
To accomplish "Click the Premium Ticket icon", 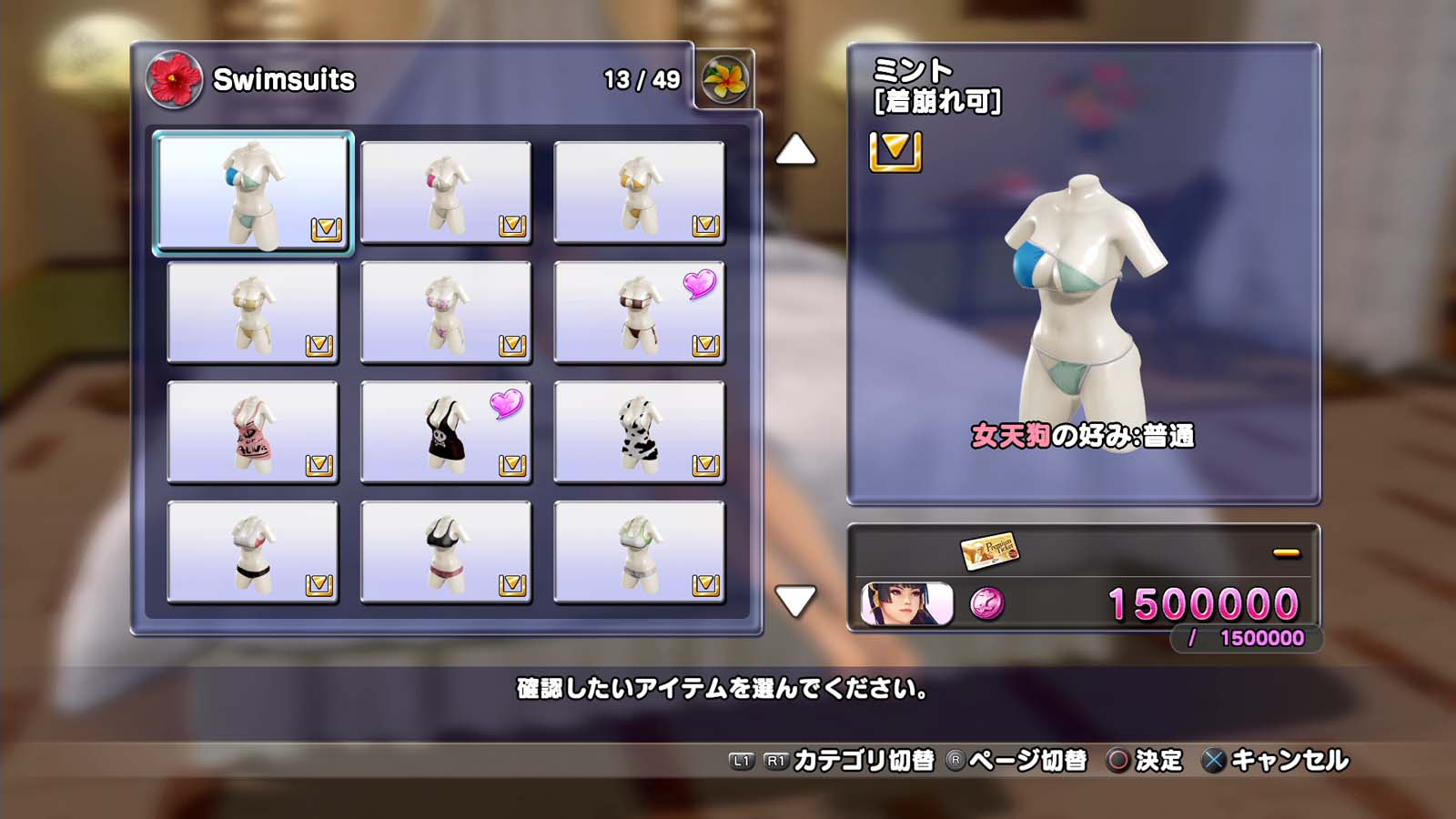I will (989, 550).
